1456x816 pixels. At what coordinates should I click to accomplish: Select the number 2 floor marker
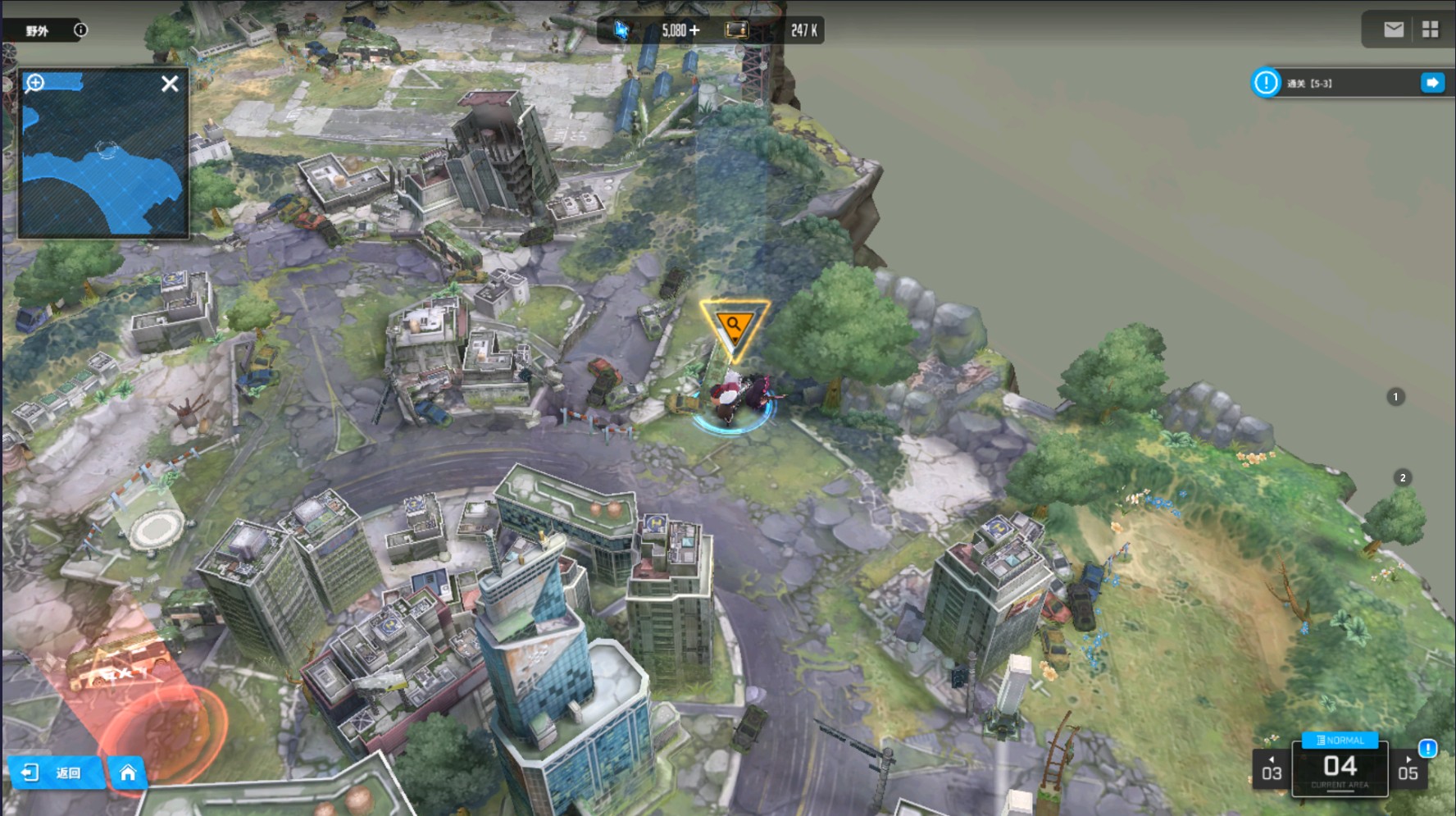pyautogui.click(x=1403, y=477)
